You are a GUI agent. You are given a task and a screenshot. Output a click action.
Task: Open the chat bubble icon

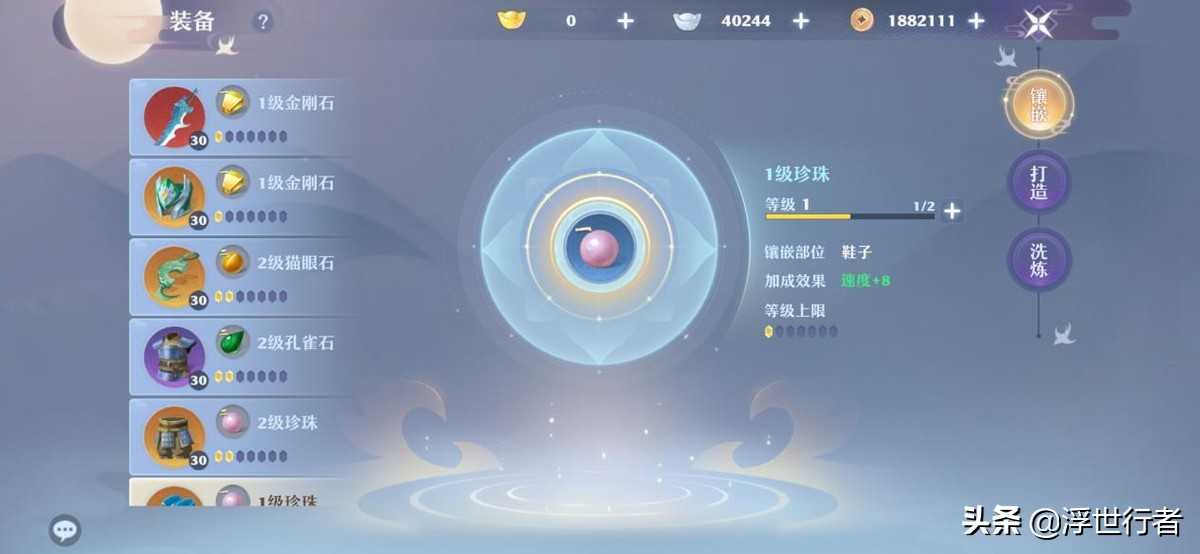(65, 530)
